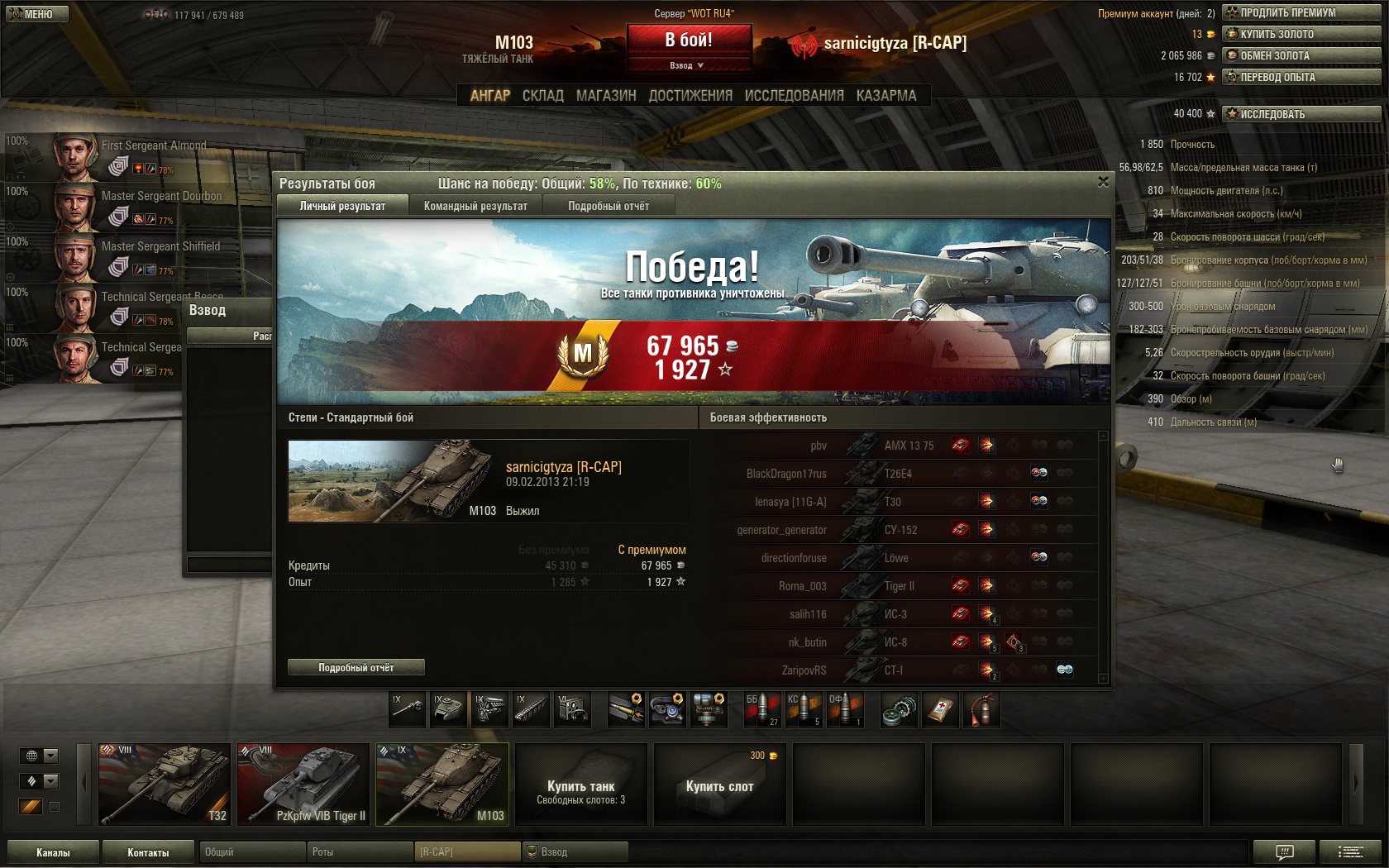The width and height of the screenshot is (1389, 868).
Task: Switch to the СКЛАД tab
Action: point(542,96)
